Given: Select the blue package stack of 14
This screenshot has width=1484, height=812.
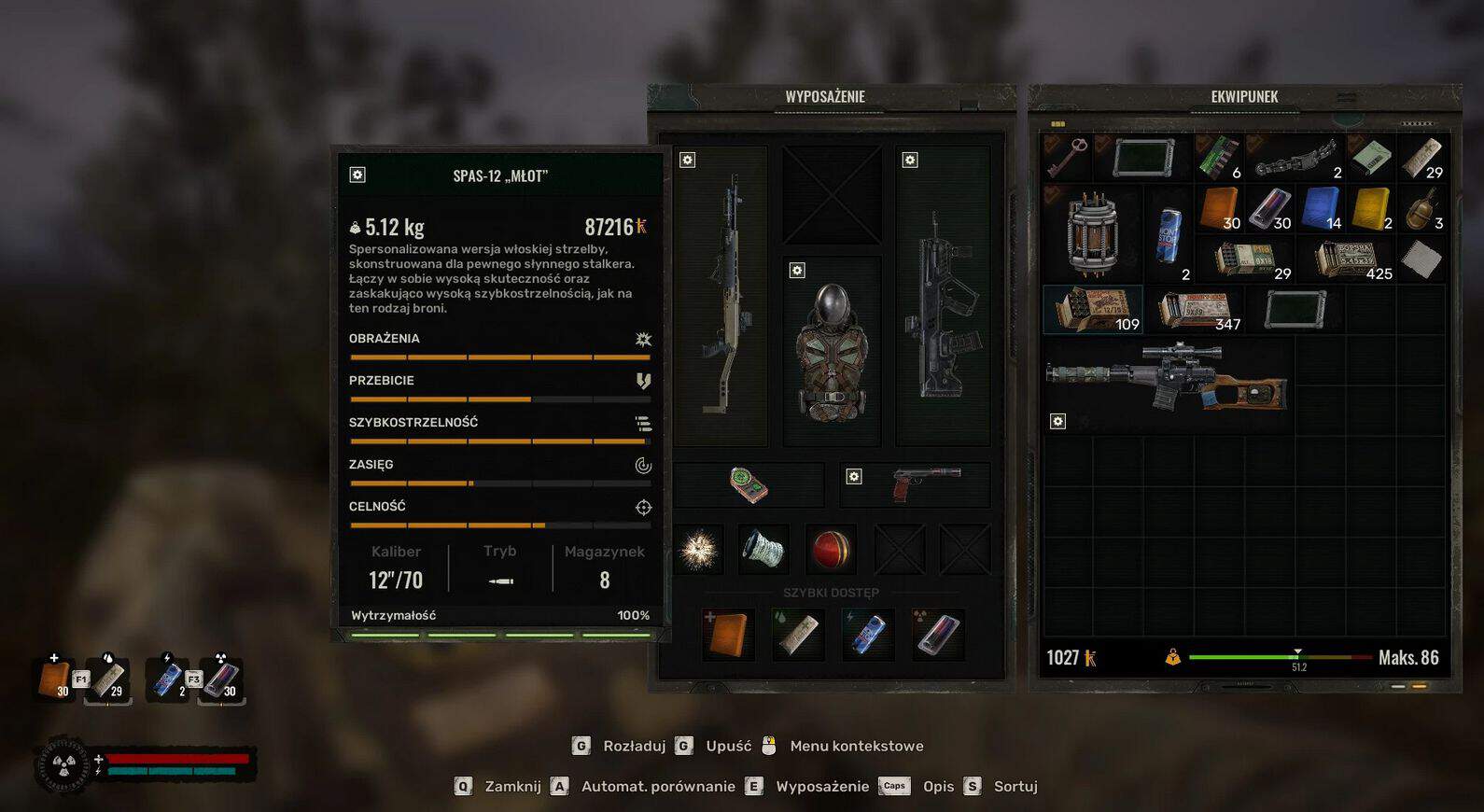Looking at the screenshot, I should coord(1321,207).
